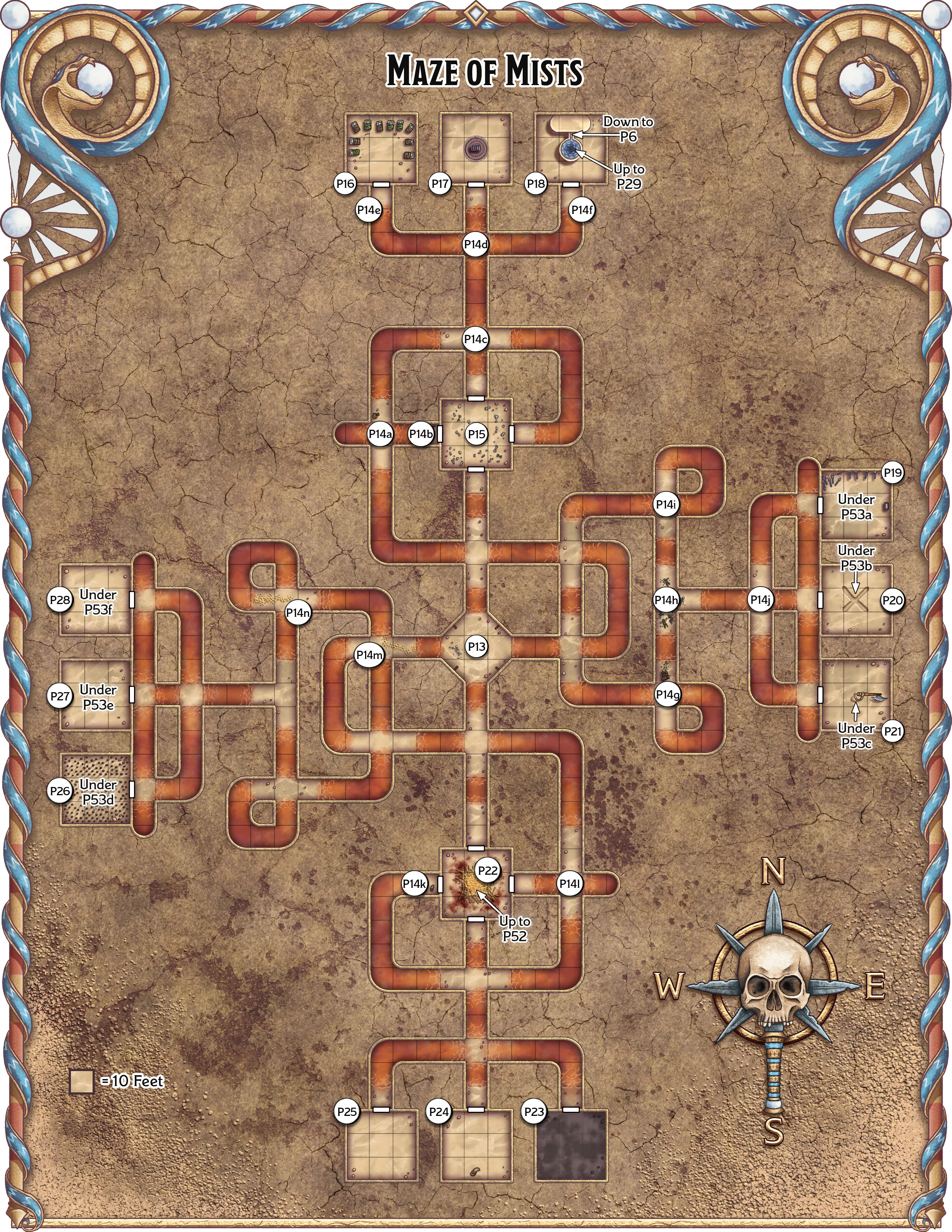Select the P14l corridor marker
Screen dimensions: 952x1232
point(570,884)
